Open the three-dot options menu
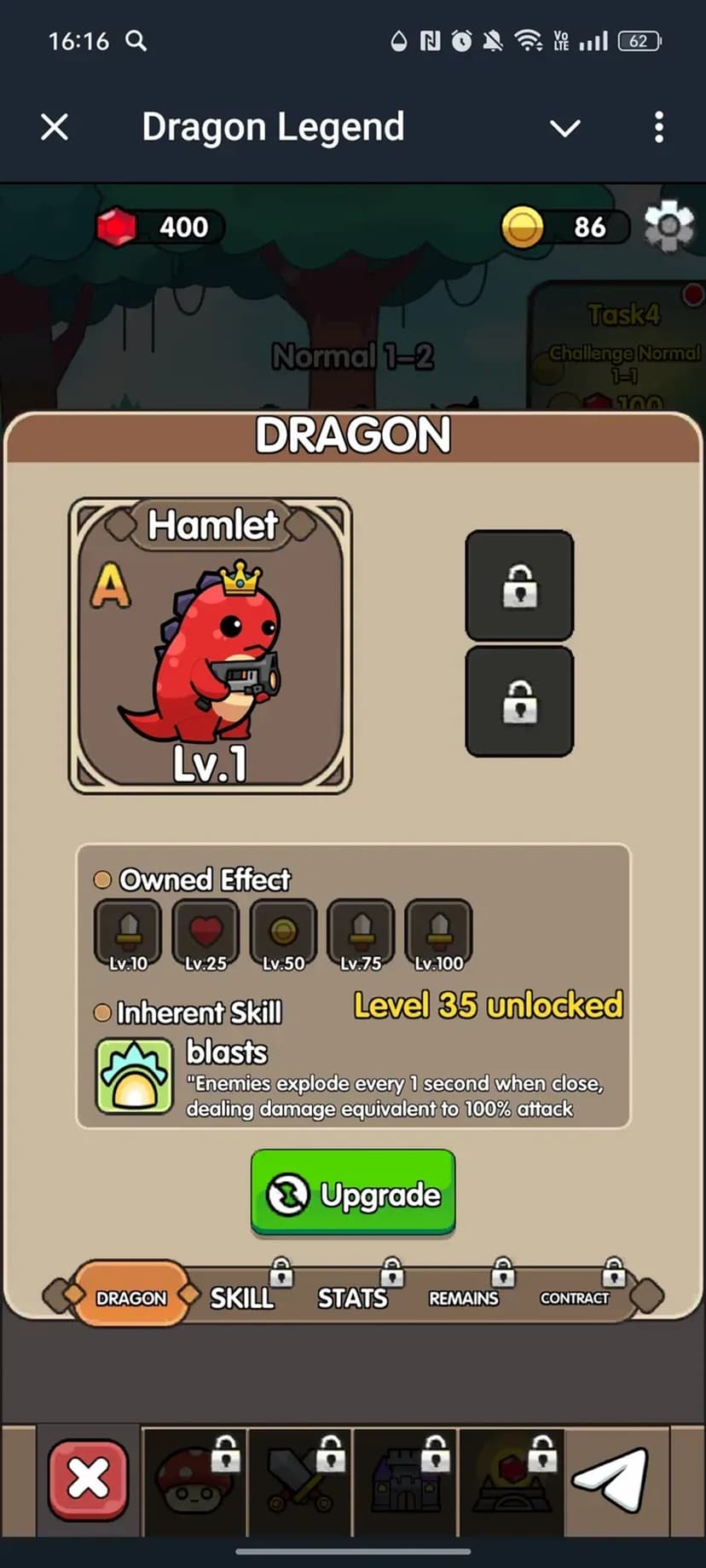This screenshot has height=1568, width=706. tap(658, 128)
